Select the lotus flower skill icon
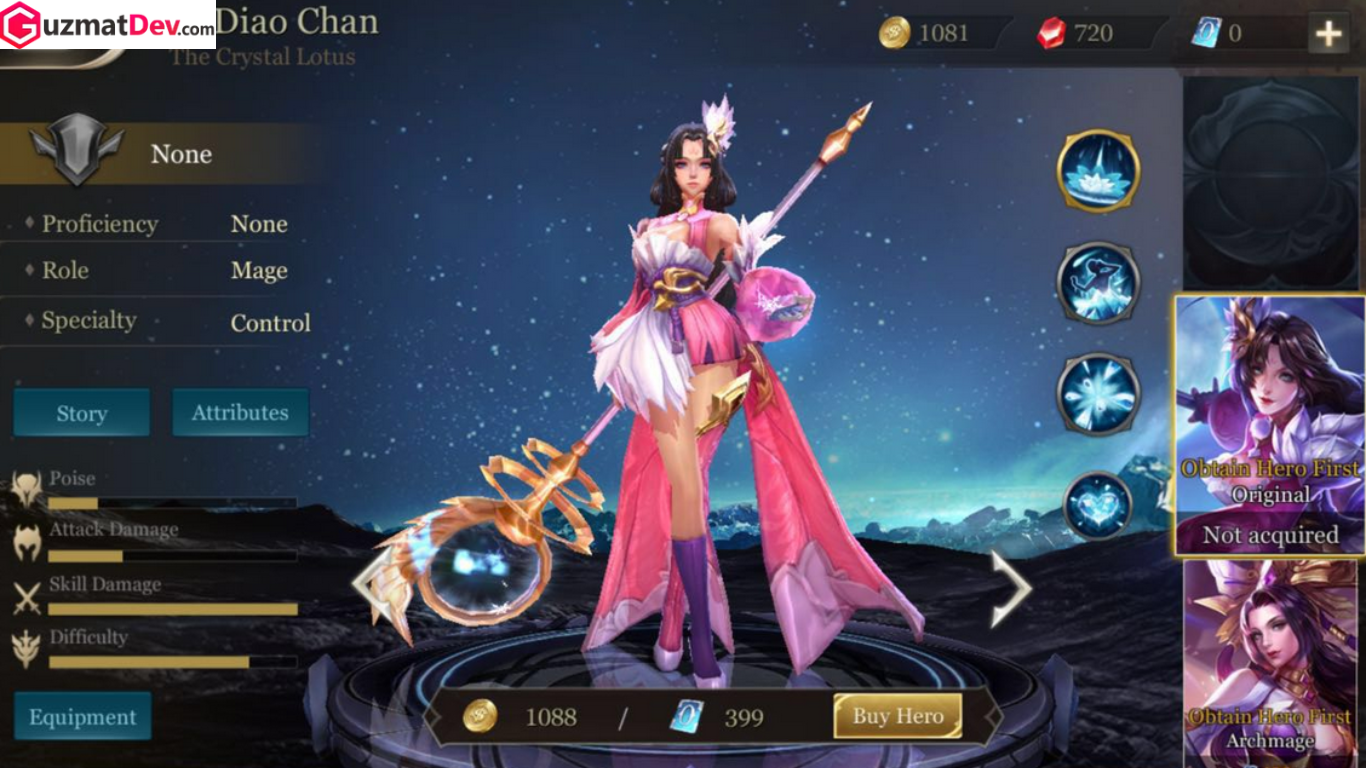Viewport: 1366px width, 768px height. pyautogui.click(x=1098, y=171)
